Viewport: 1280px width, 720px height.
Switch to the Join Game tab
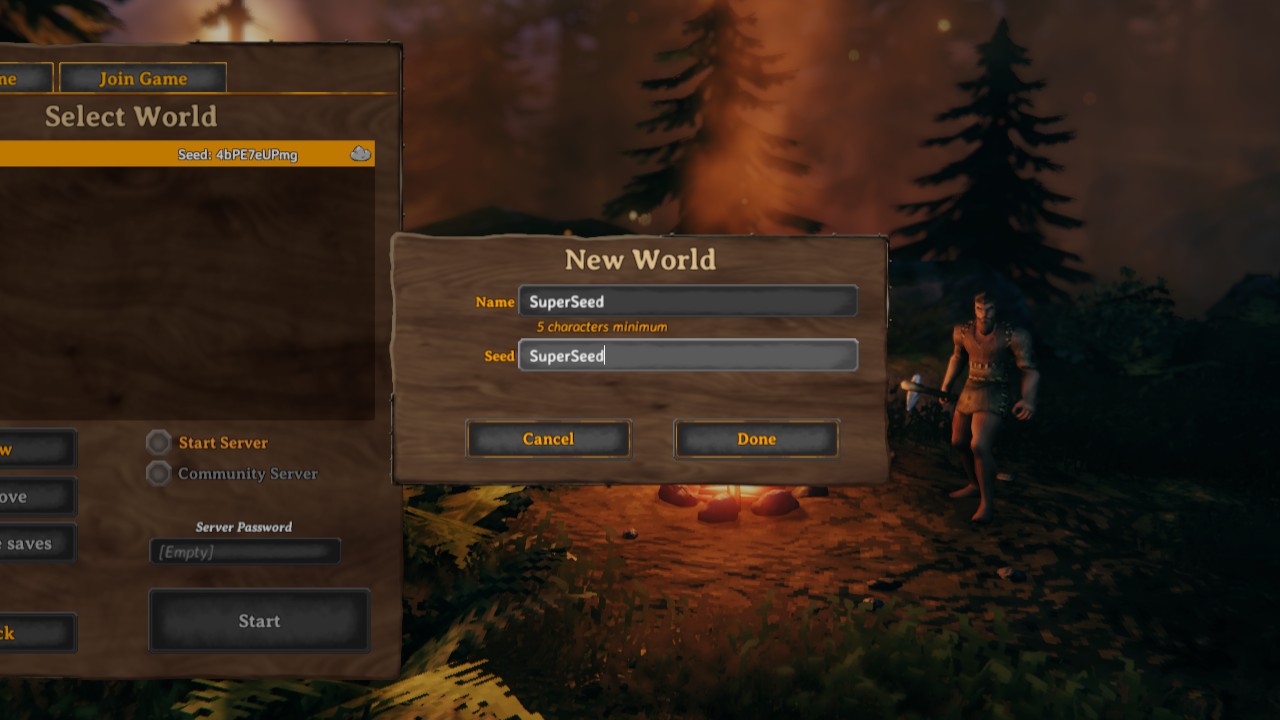click(143, 77)
